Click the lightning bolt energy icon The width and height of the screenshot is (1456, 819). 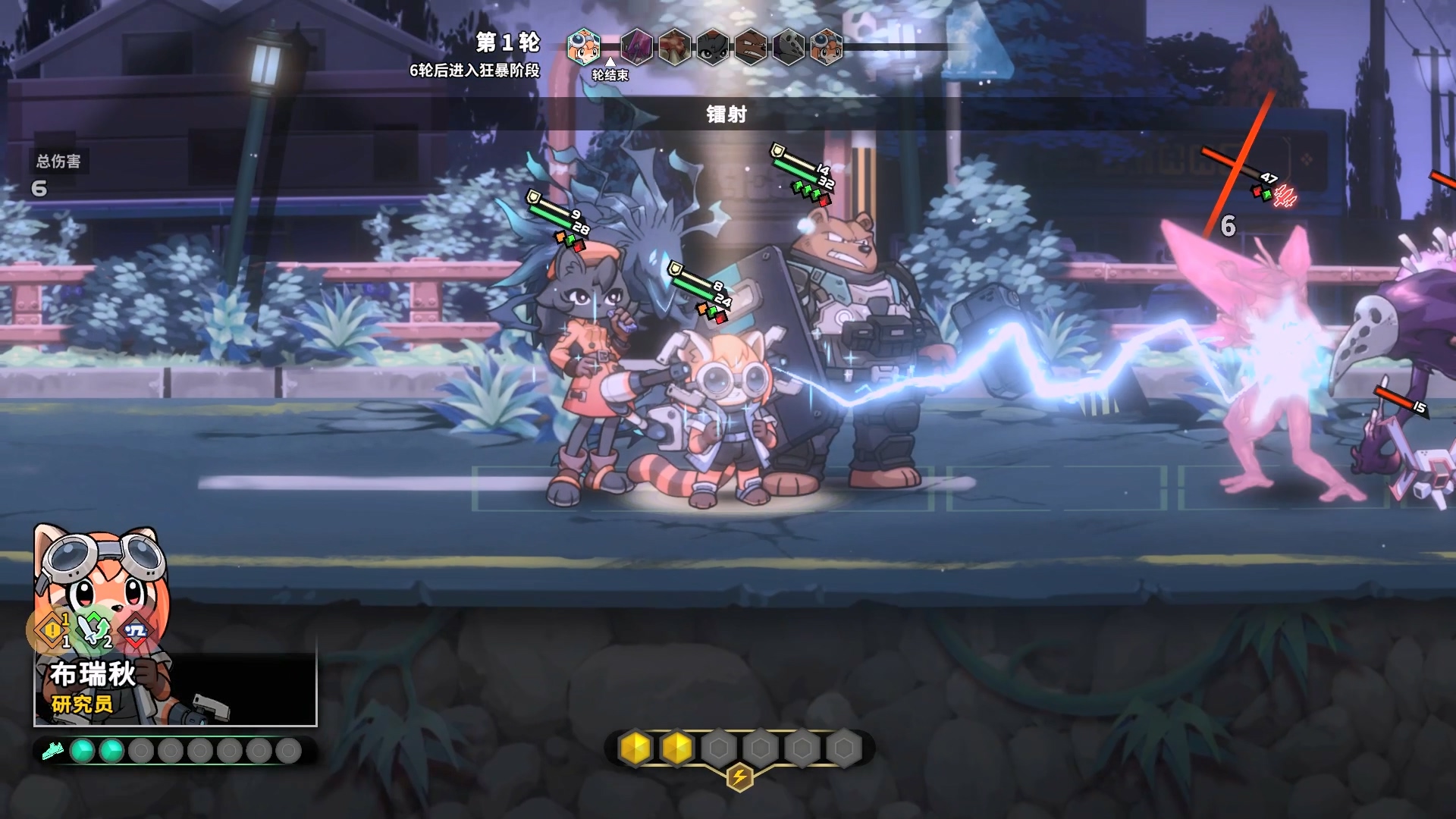[739, 777]
